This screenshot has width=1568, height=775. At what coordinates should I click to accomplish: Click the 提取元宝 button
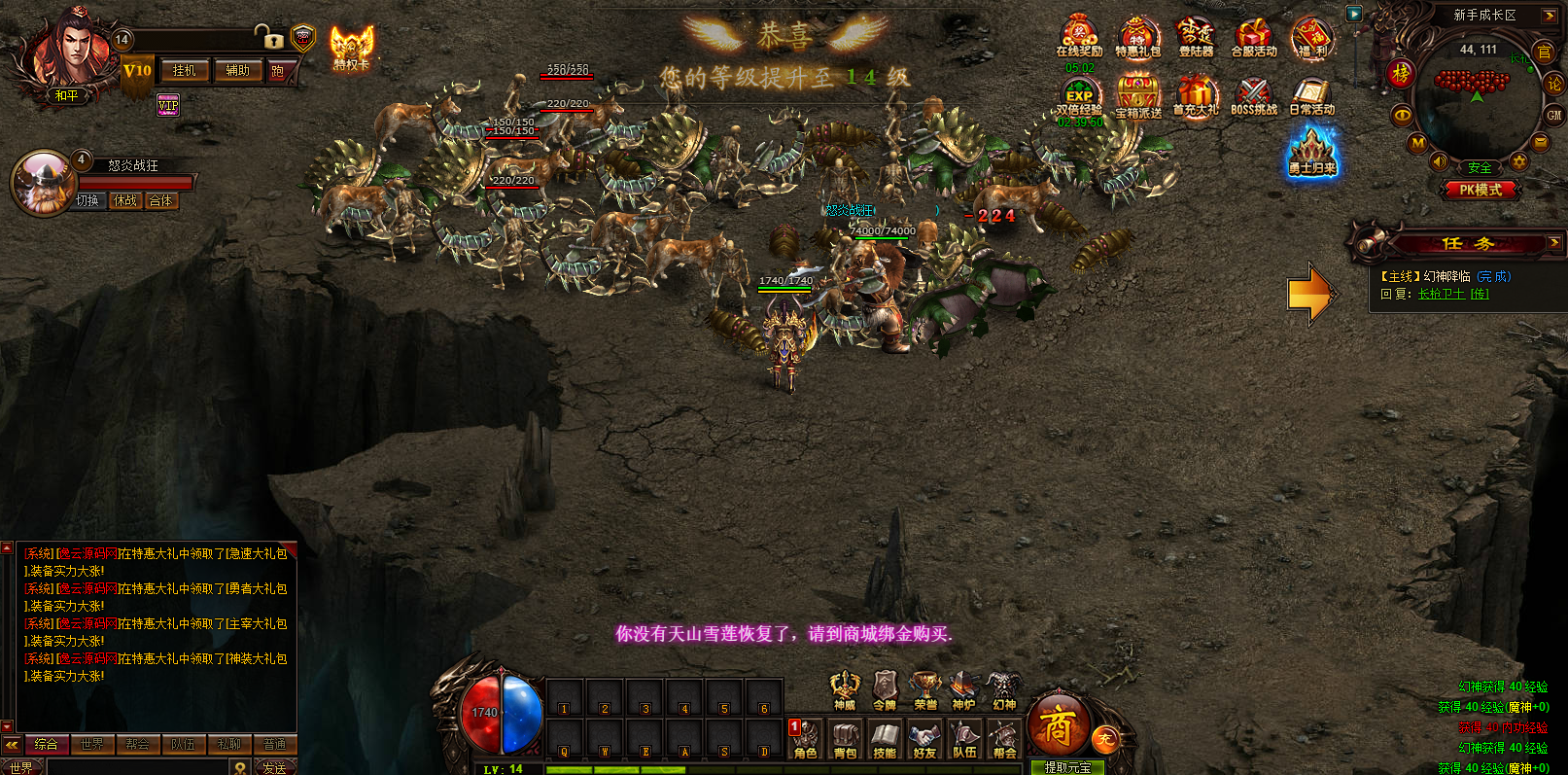(1067, 767)
